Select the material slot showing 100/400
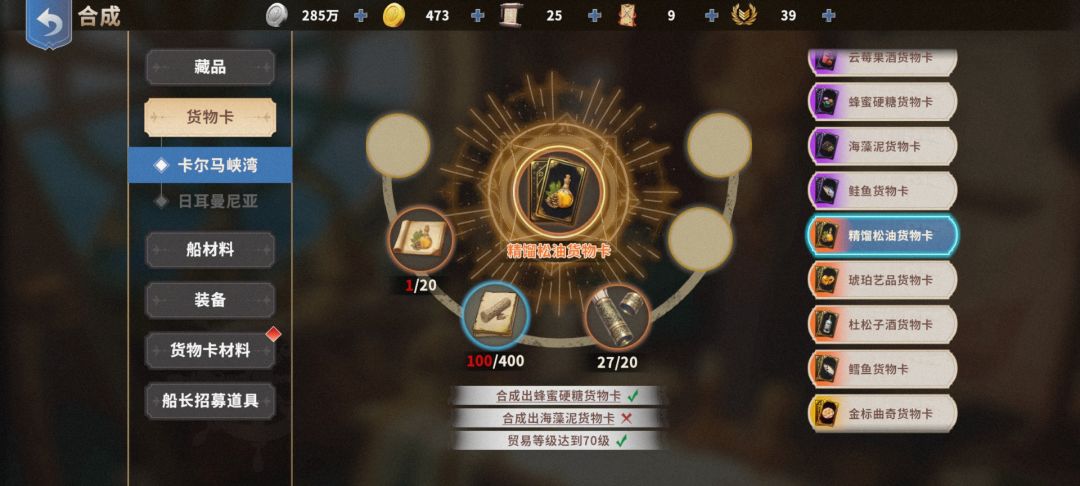1080x486 pixels. (x=495, y=314)
